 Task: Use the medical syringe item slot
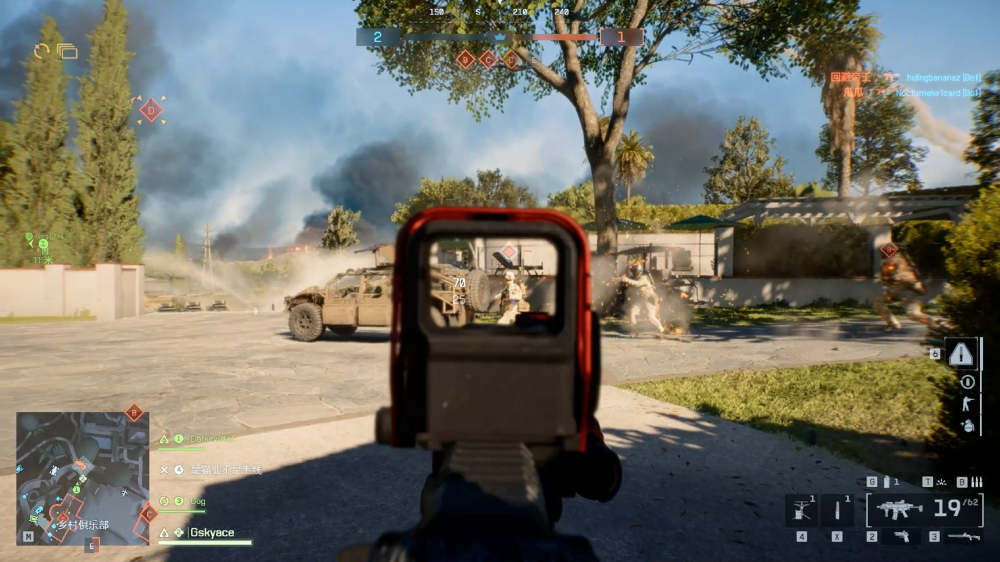tap(838, 510)
